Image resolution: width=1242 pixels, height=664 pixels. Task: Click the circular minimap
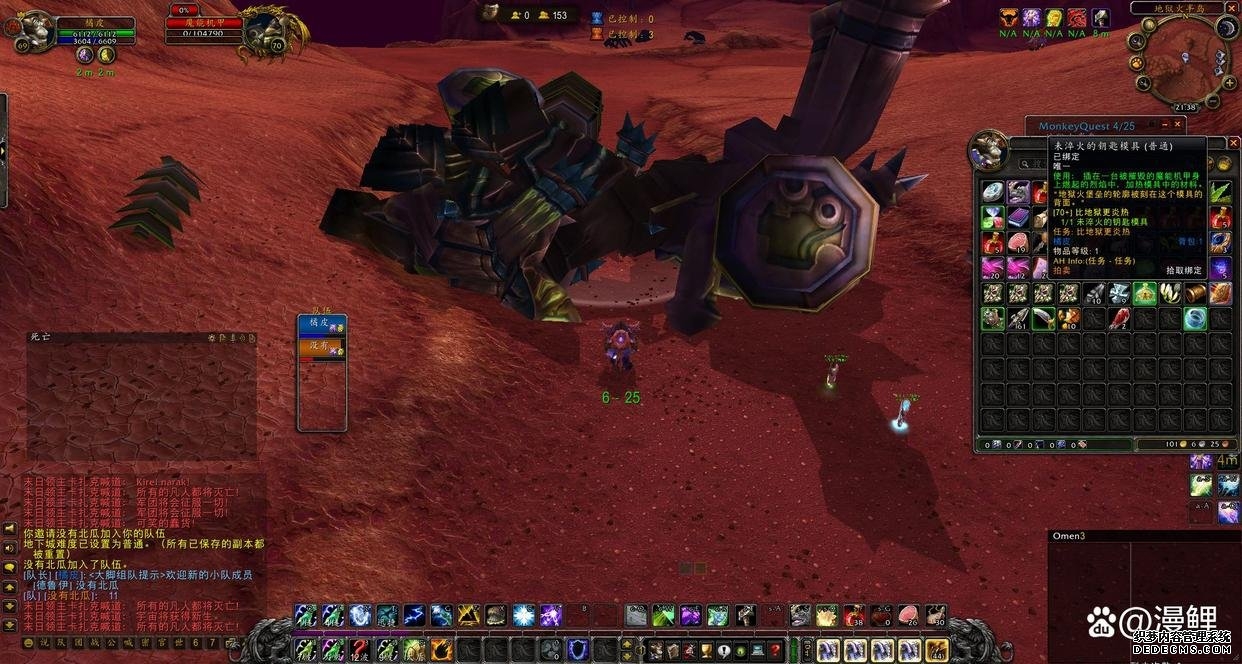(x=1184, y=64)
